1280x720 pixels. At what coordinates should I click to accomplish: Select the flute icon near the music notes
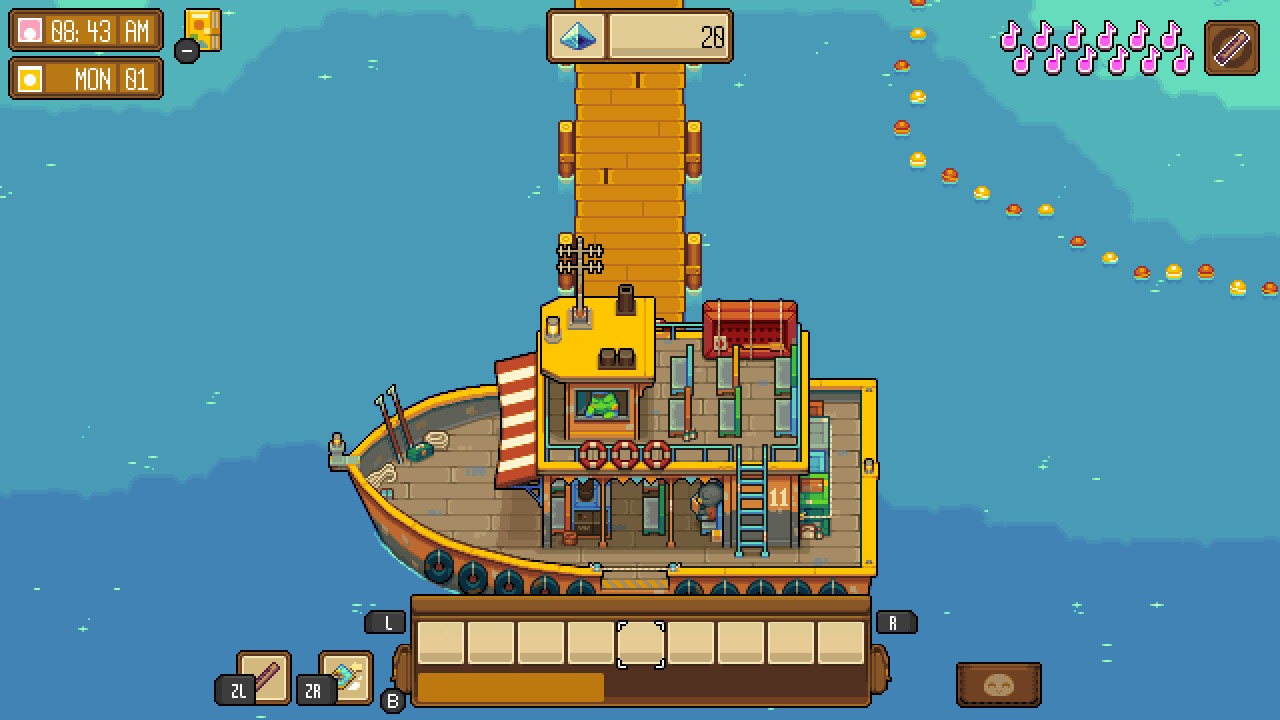coord(1234,45)
